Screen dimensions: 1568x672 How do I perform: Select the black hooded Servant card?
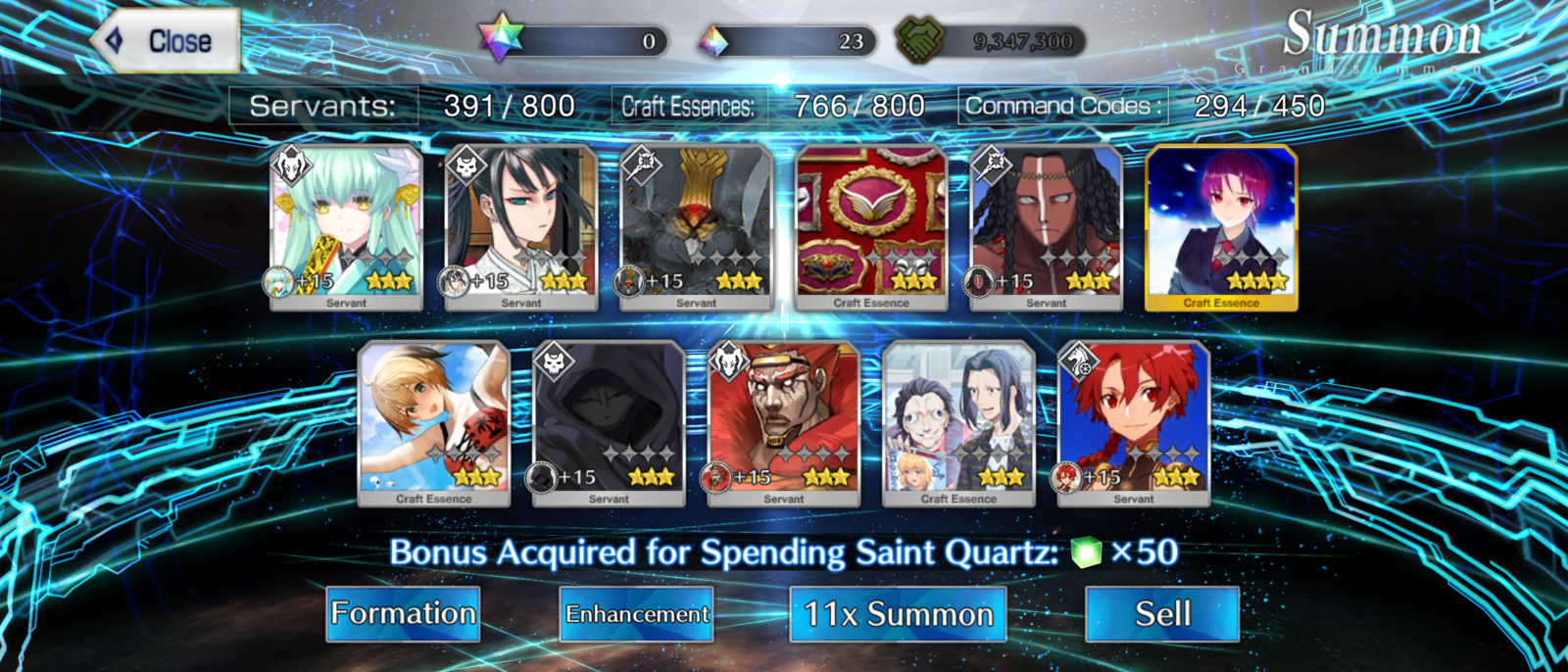[x=609, y=423]
